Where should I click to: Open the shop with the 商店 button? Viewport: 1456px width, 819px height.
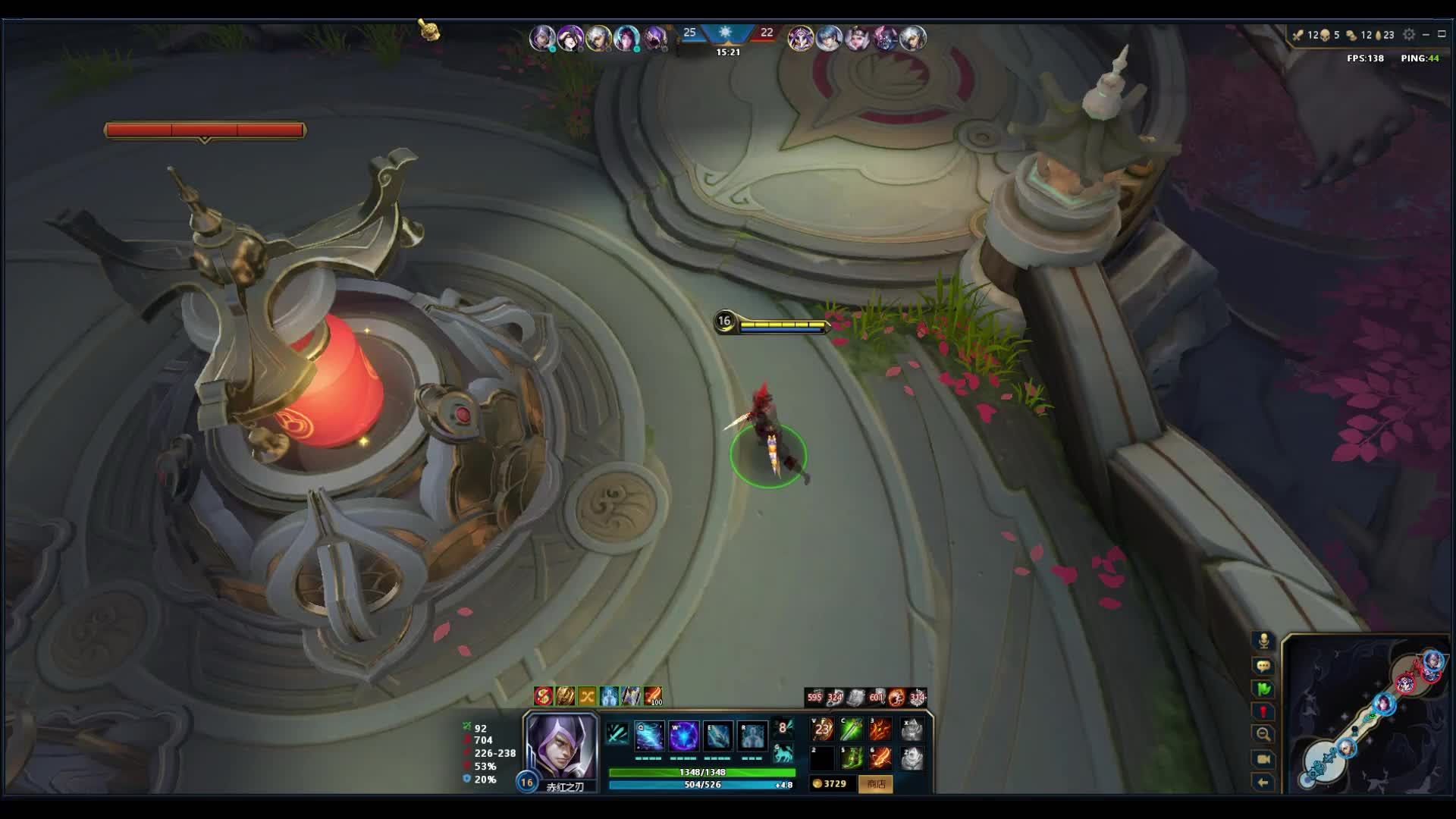pyautogui.click(x=876, y=783)
